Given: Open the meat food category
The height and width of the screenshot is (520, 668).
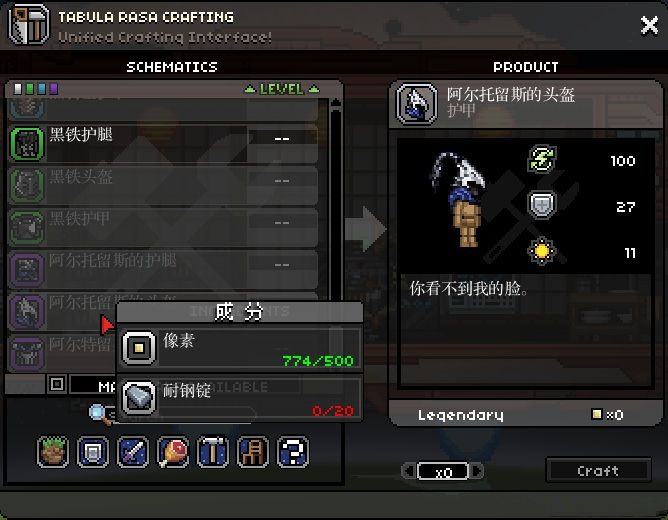Looking at the screenshot, I should (173, 451).
